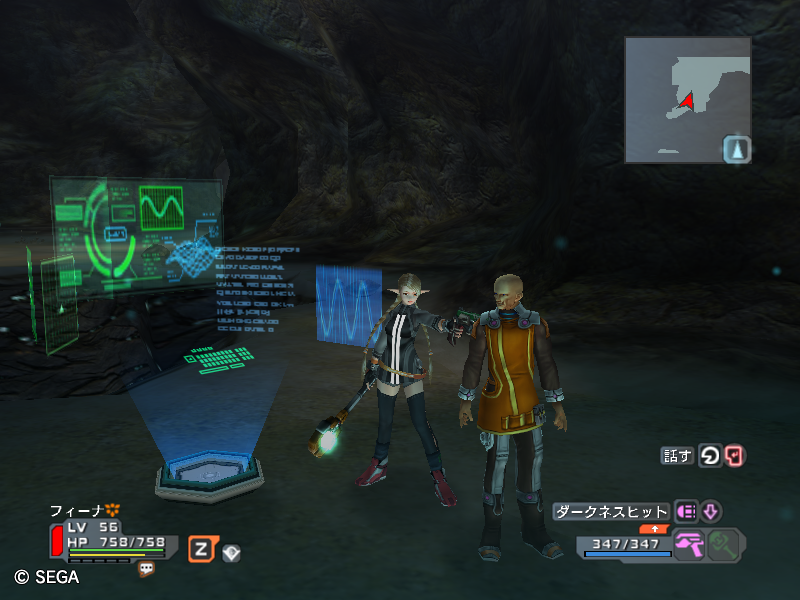Open the chat speech bubble icon
This screenshot has width=800, height=600.
(147, 568)
